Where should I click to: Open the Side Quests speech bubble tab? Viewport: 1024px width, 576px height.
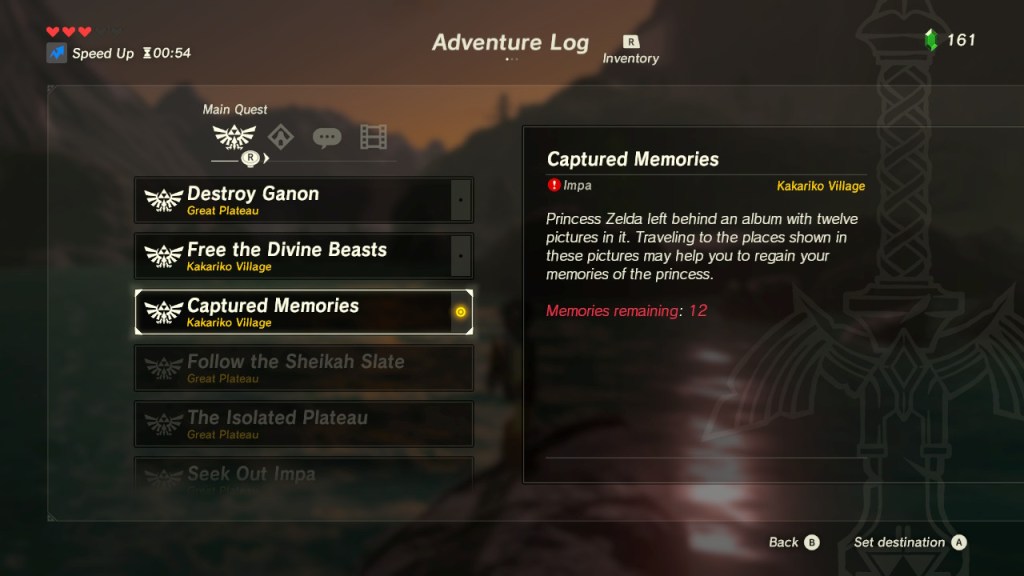coord(327,137)
